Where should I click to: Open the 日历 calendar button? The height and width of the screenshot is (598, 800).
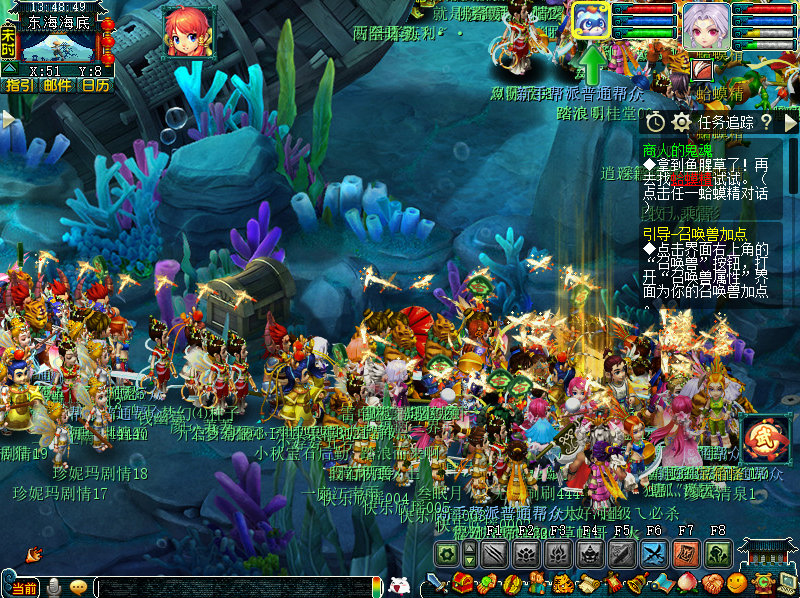coord(95,85)
